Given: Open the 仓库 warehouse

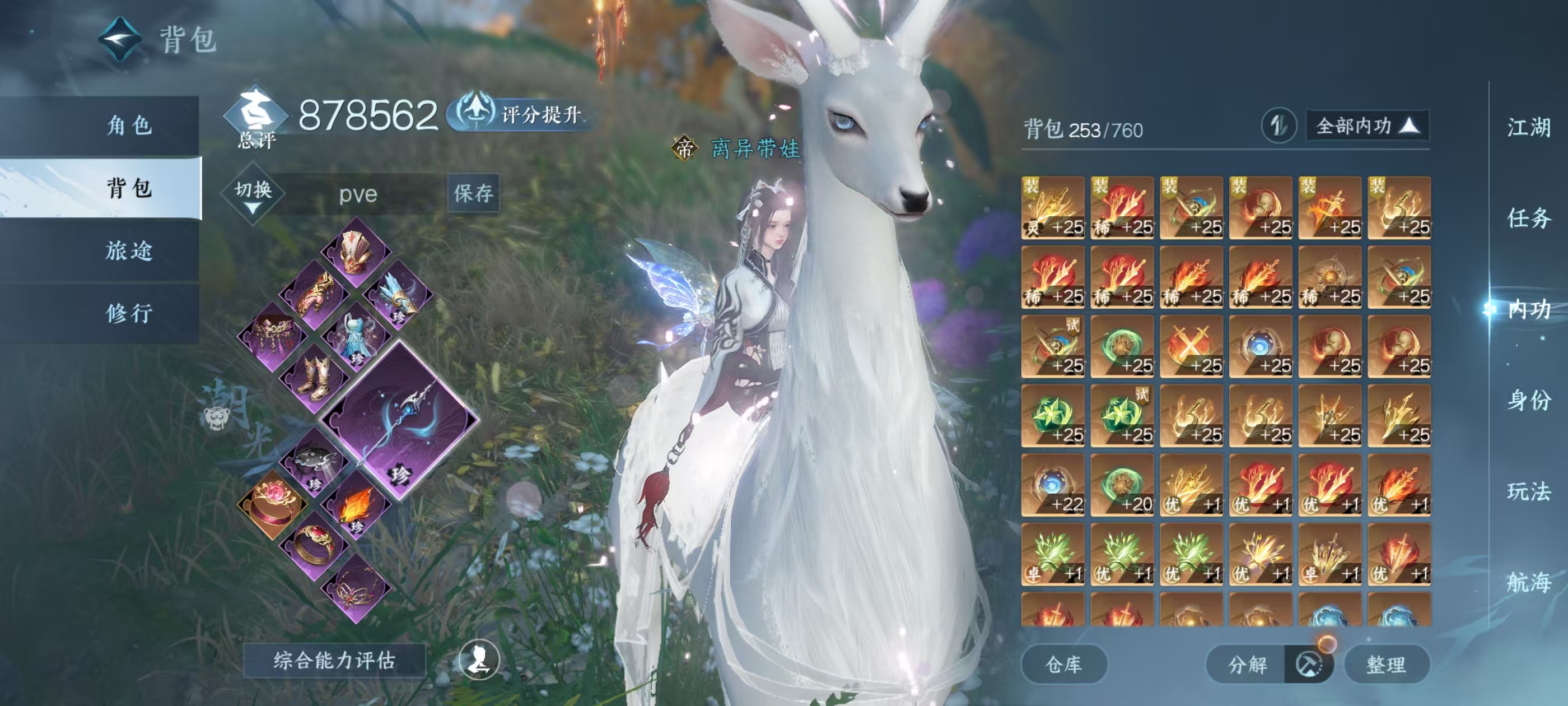Looking at the screenshot, I should point(1063,664).
